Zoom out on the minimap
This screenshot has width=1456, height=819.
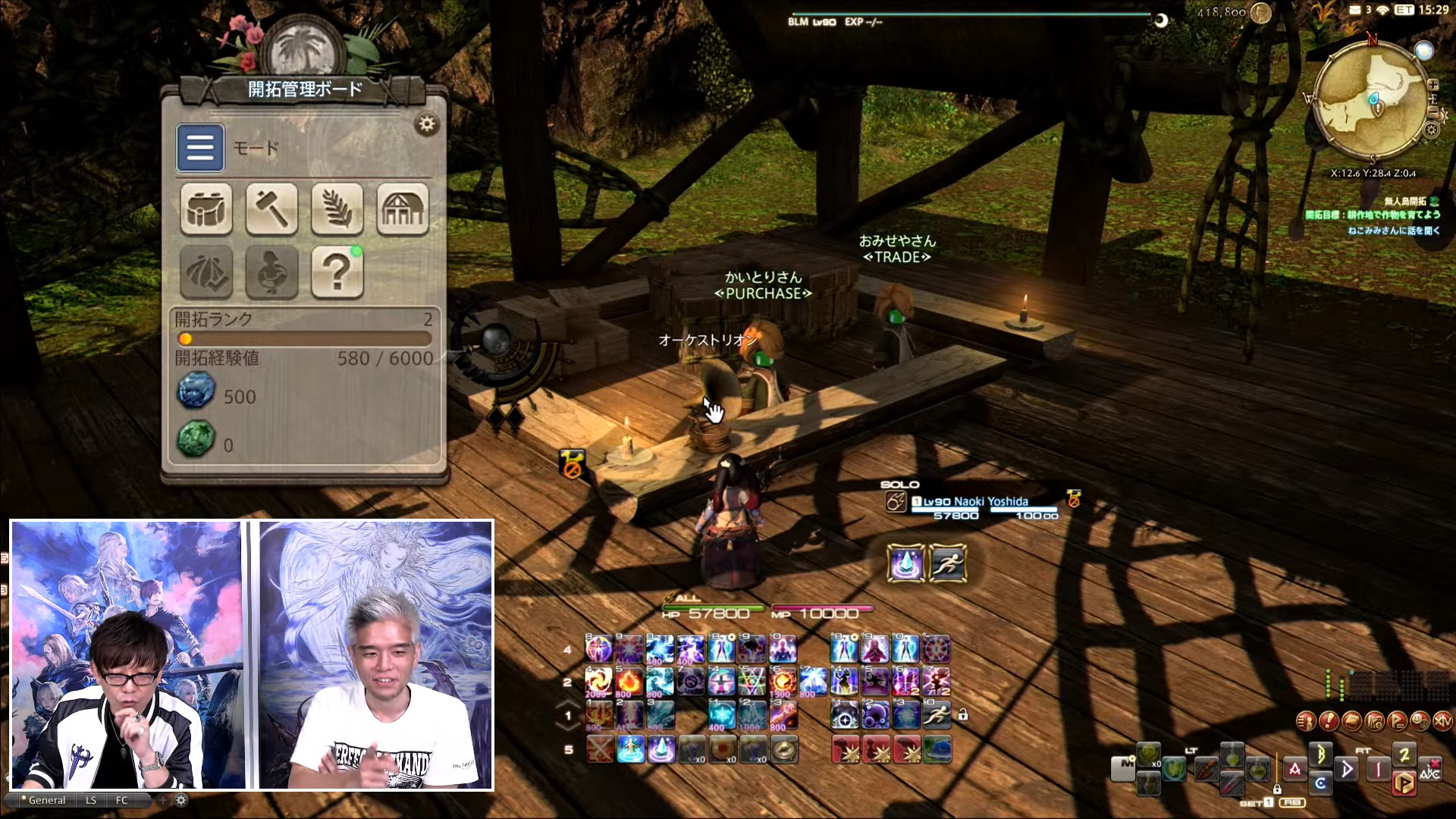point(1433,111)
